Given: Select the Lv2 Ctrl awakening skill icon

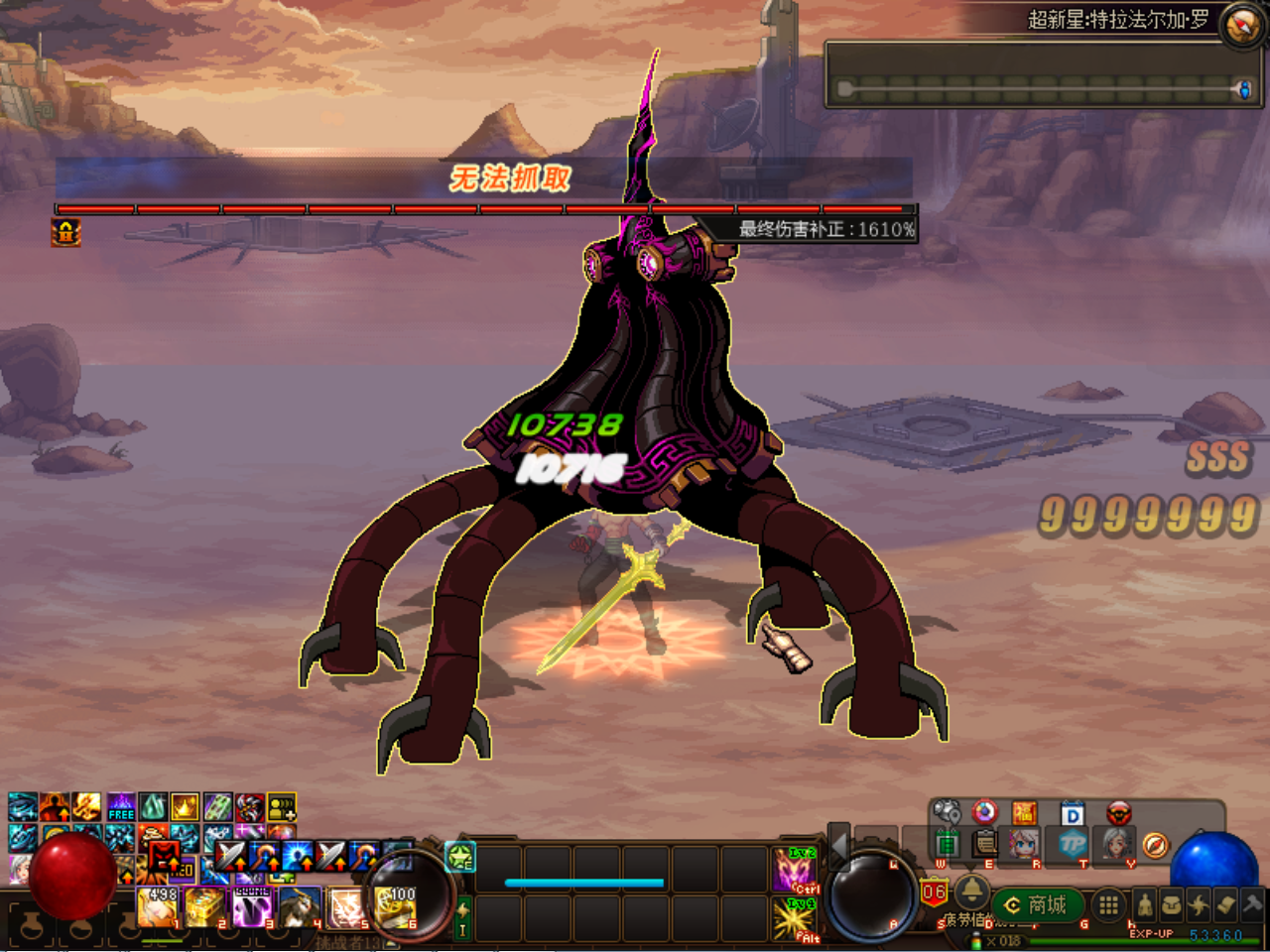Looking at the screenshot, I should 793,869.
